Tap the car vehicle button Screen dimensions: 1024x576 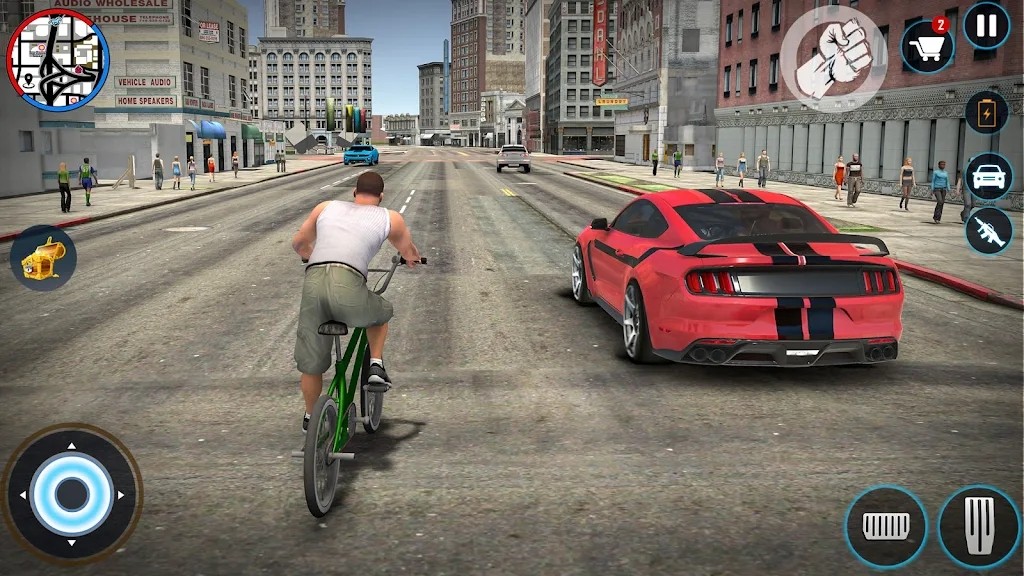tap(988, 176)
